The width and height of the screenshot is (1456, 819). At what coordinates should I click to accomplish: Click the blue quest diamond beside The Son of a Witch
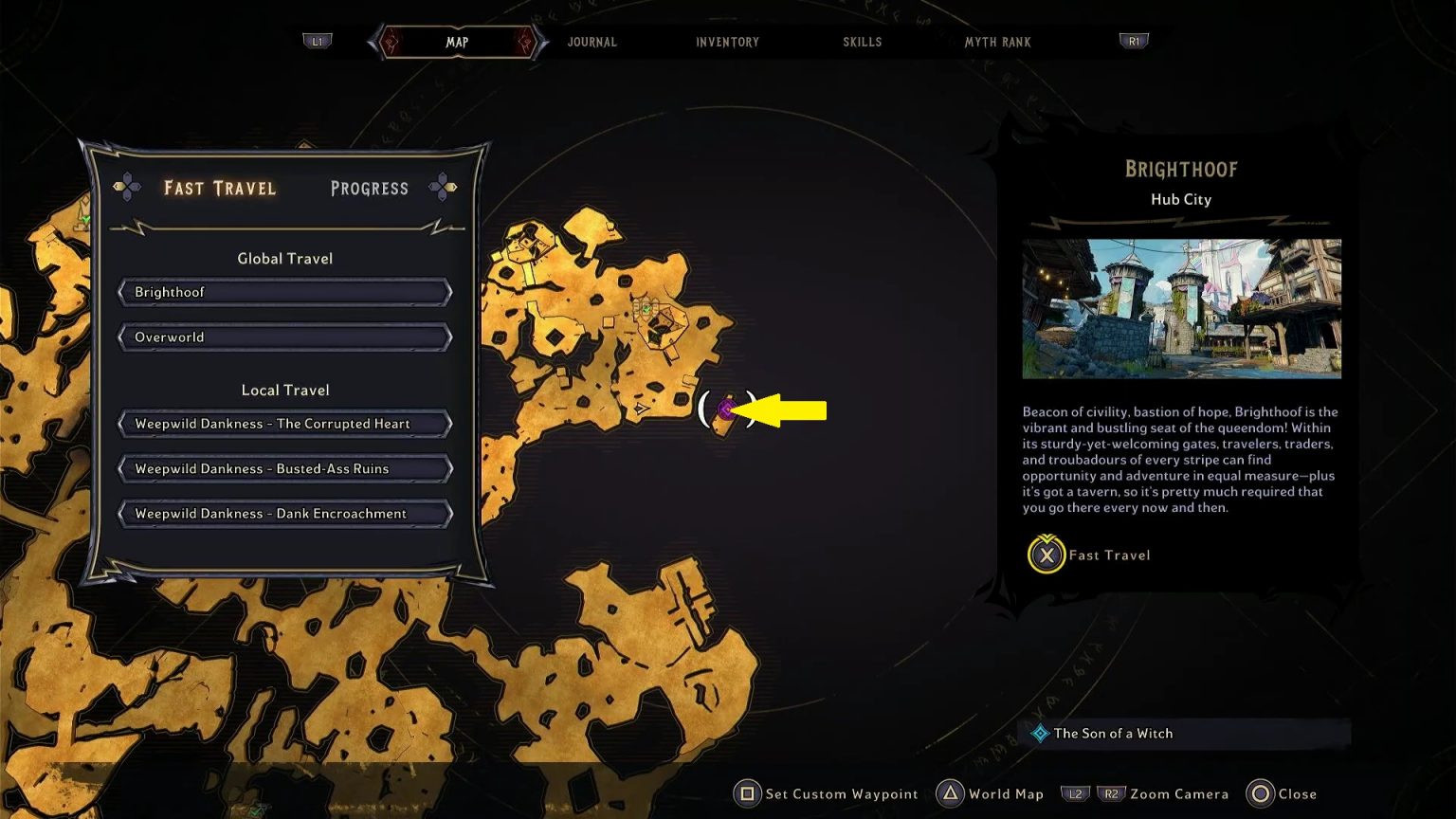1038,733
